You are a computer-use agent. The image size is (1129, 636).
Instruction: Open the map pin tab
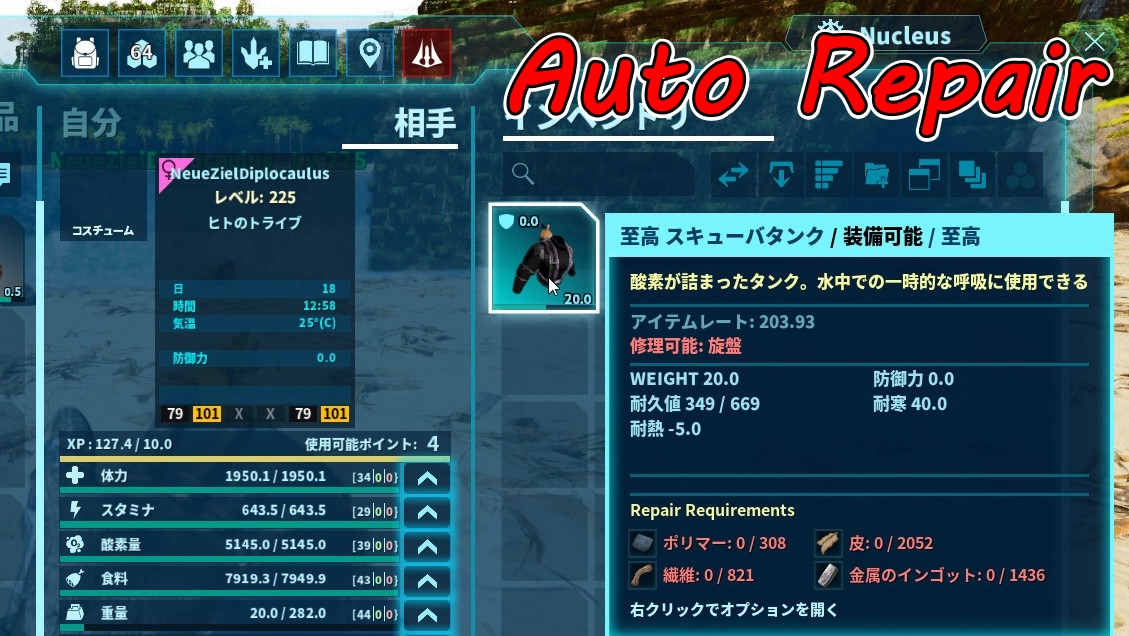coord(370,53)
